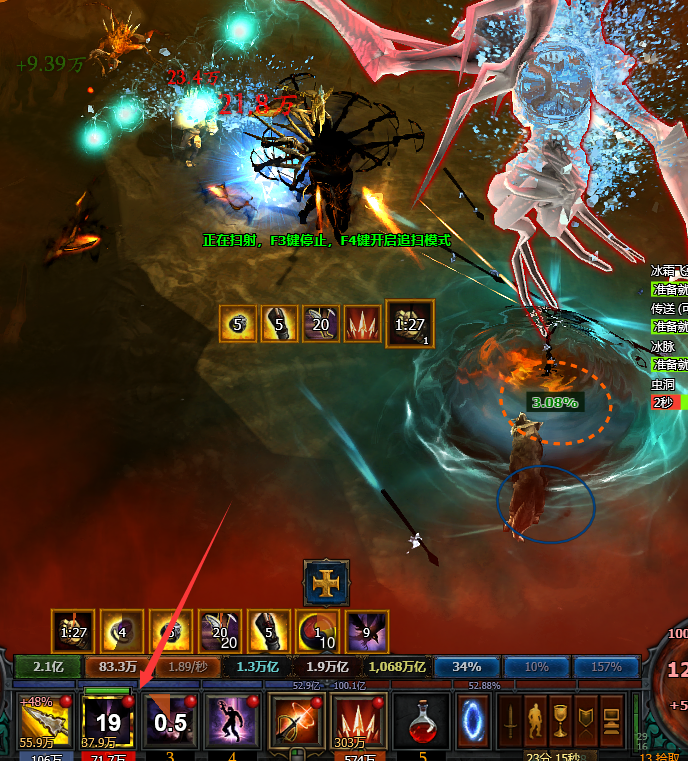
Task: Open the golden chalice menu button
Action: 560,718
